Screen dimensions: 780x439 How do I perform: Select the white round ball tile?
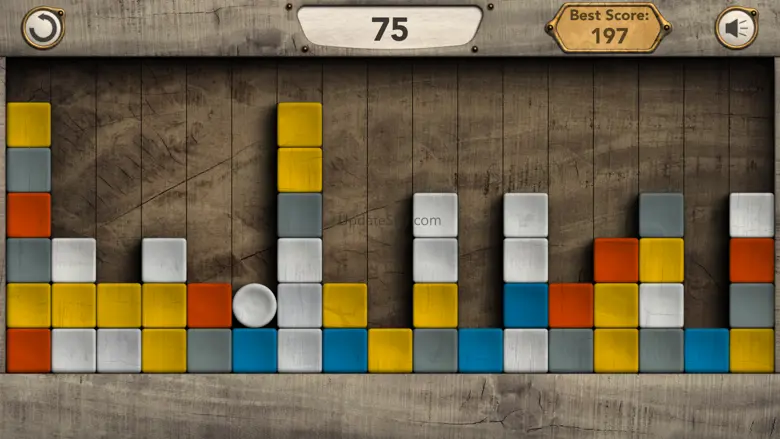[254, 305]
